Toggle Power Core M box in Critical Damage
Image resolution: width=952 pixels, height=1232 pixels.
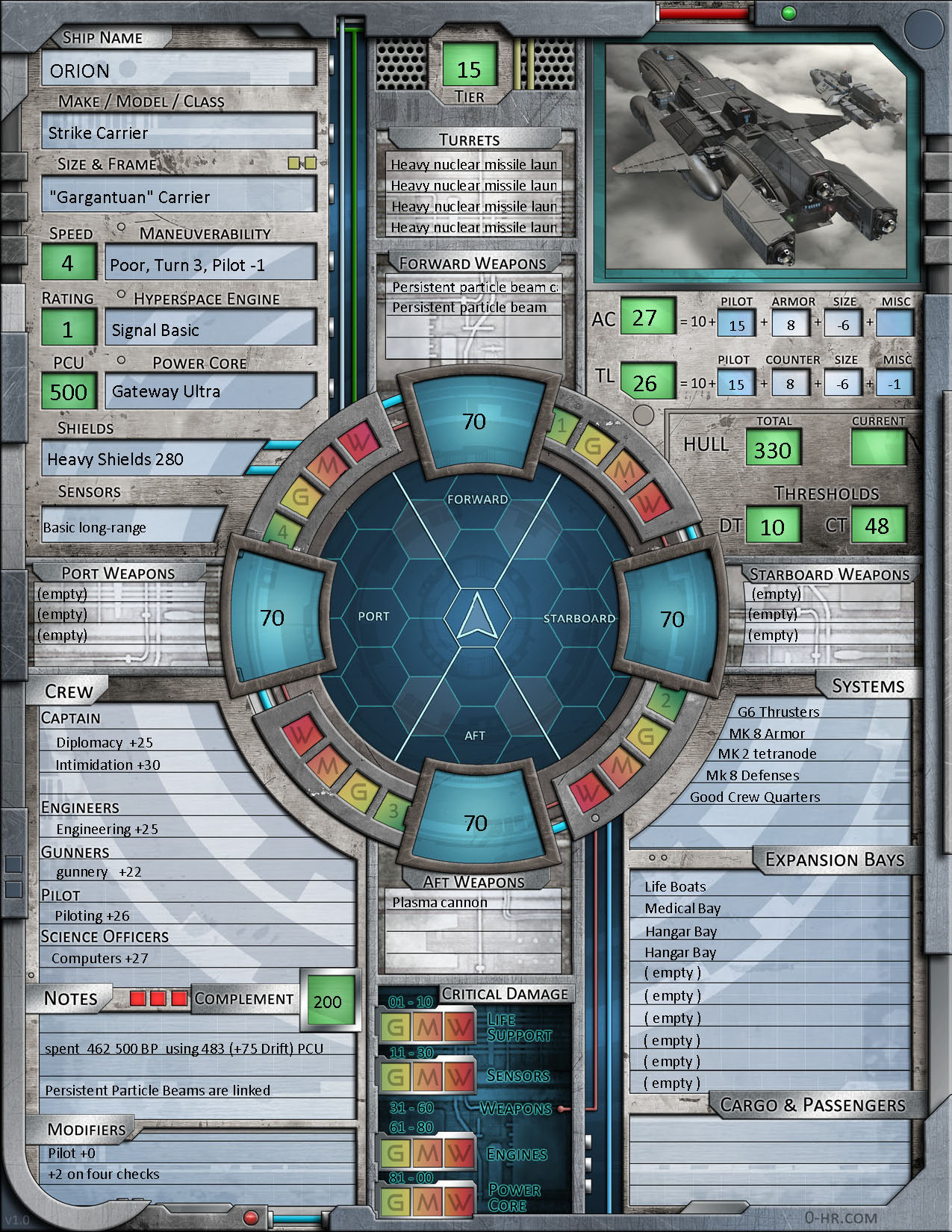coord(427,1201)
